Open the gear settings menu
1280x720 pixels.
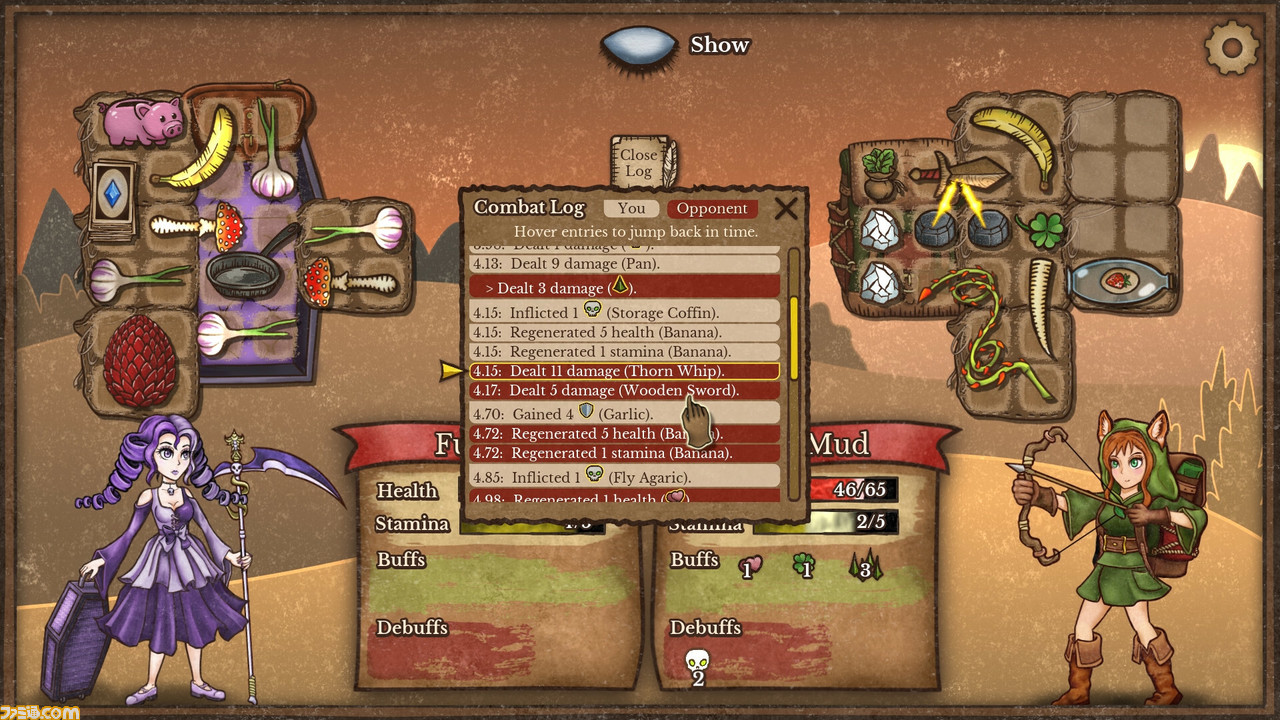[x=1231, y=46]
